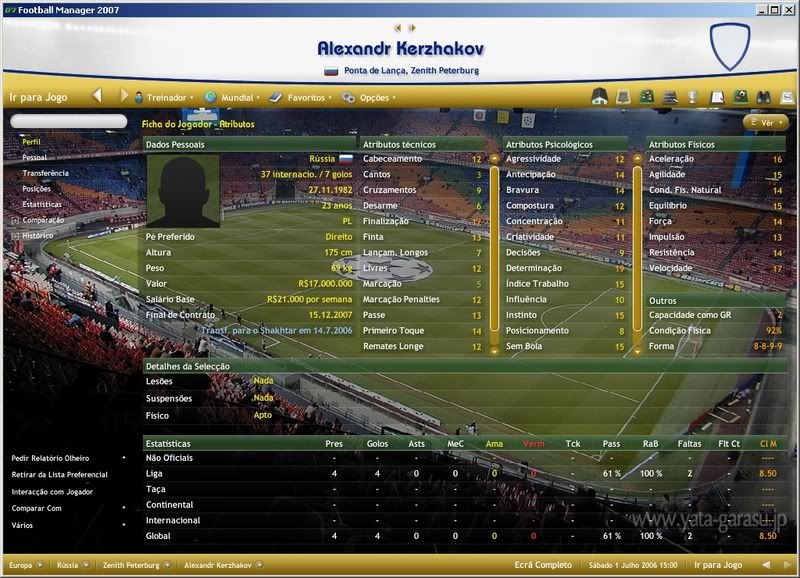Go to the Rússia breadcrumb

click(x=68, y=565)
